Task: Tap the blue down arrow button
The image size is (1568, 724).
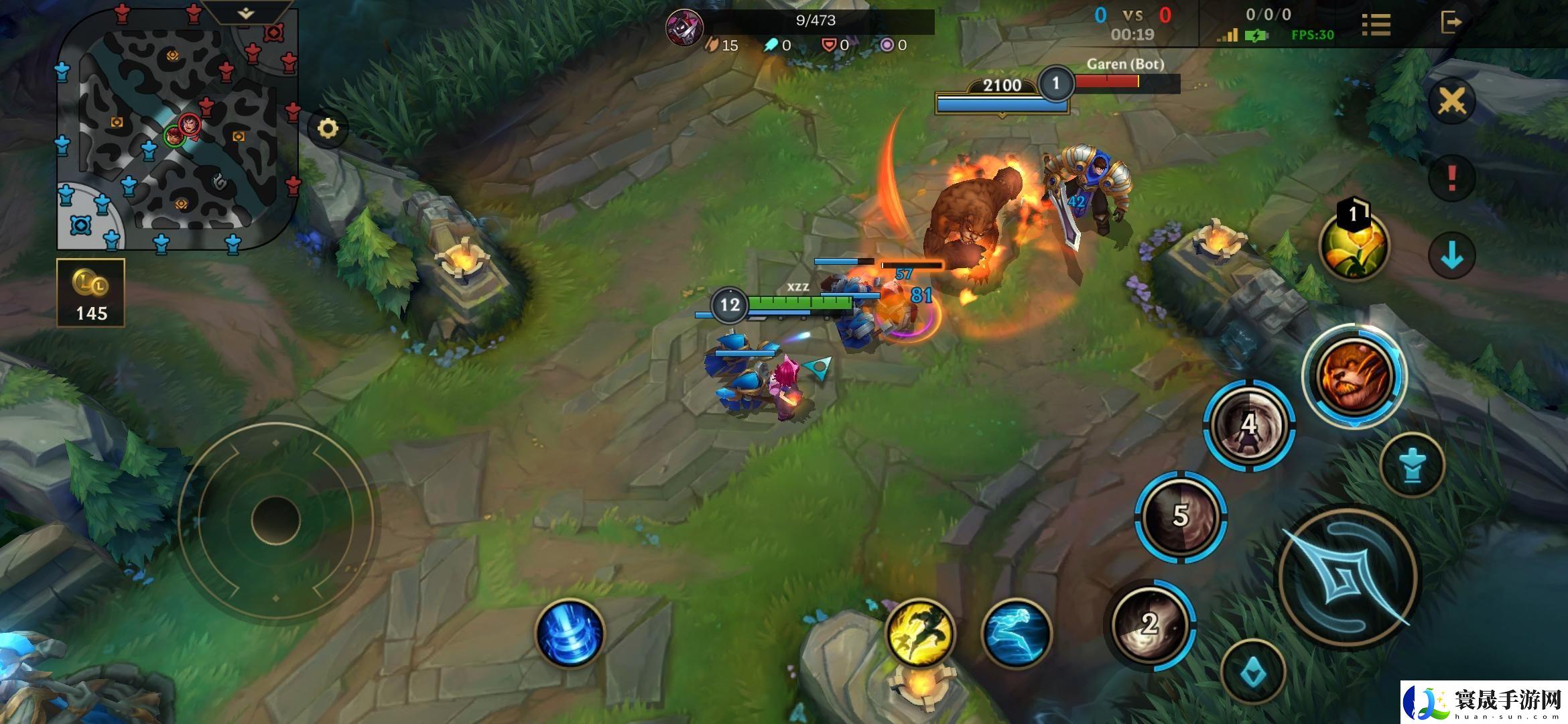Action: click(x=1451, y=256)
